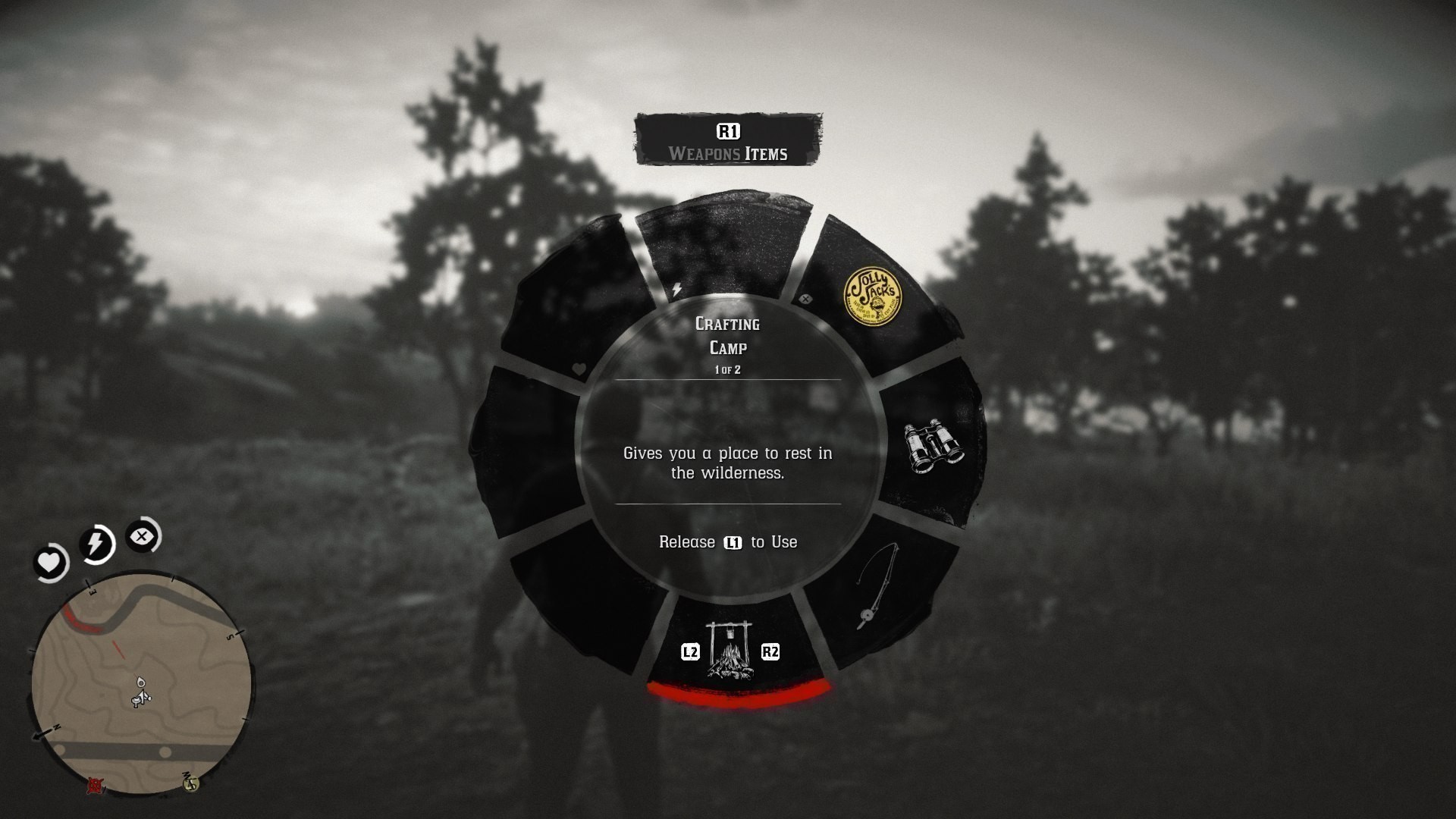Click the 1 of 2 page indicator
This screenshot has height=819, width=1456.
726,371
